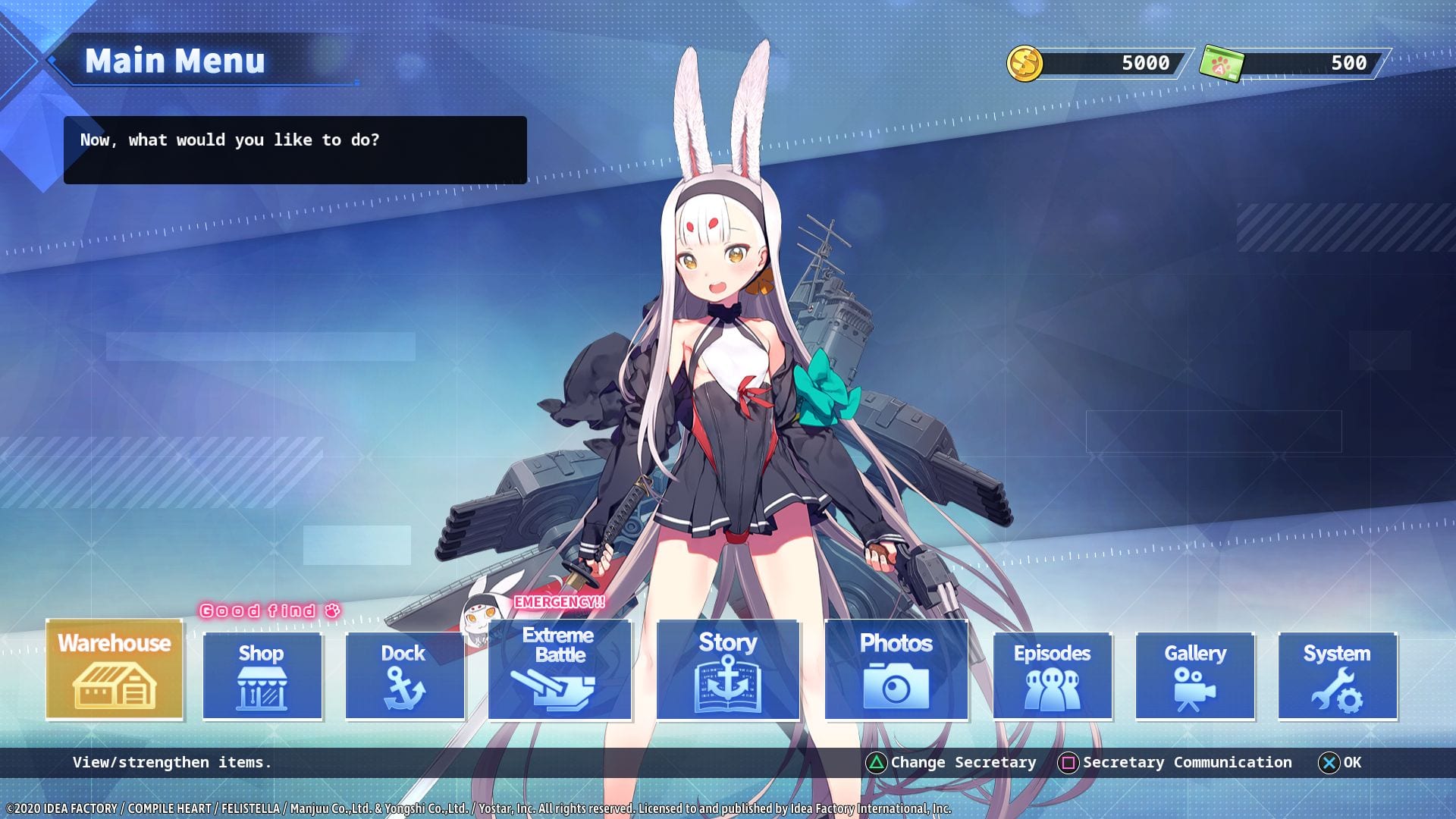Image resolution: width=1456 pixels, height=819 pixels.
Task: Open System settings
Action: click(1338, 676)
